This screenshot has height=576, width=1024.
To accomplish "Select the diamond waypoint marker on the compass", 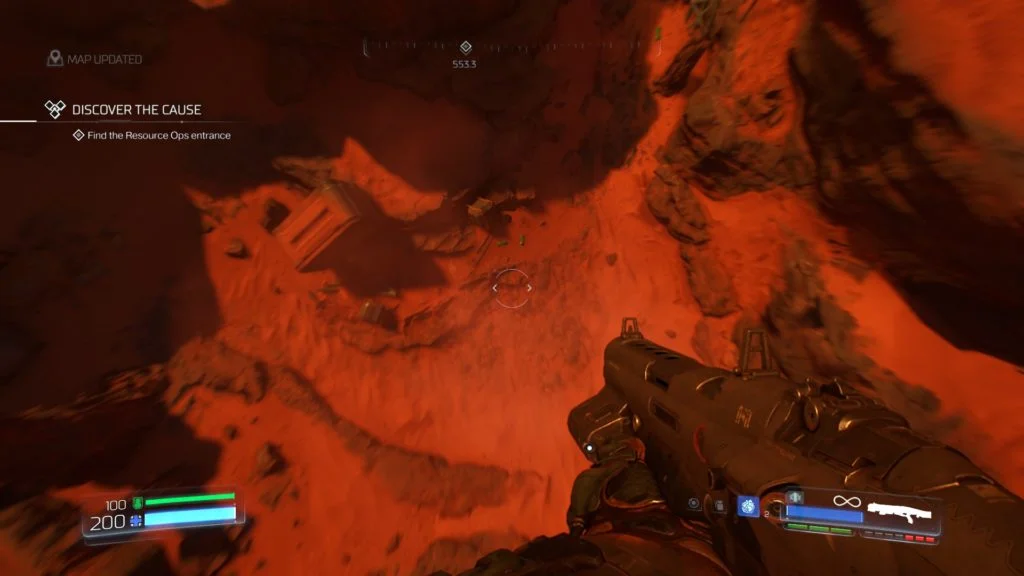I will tap(465, 47).
